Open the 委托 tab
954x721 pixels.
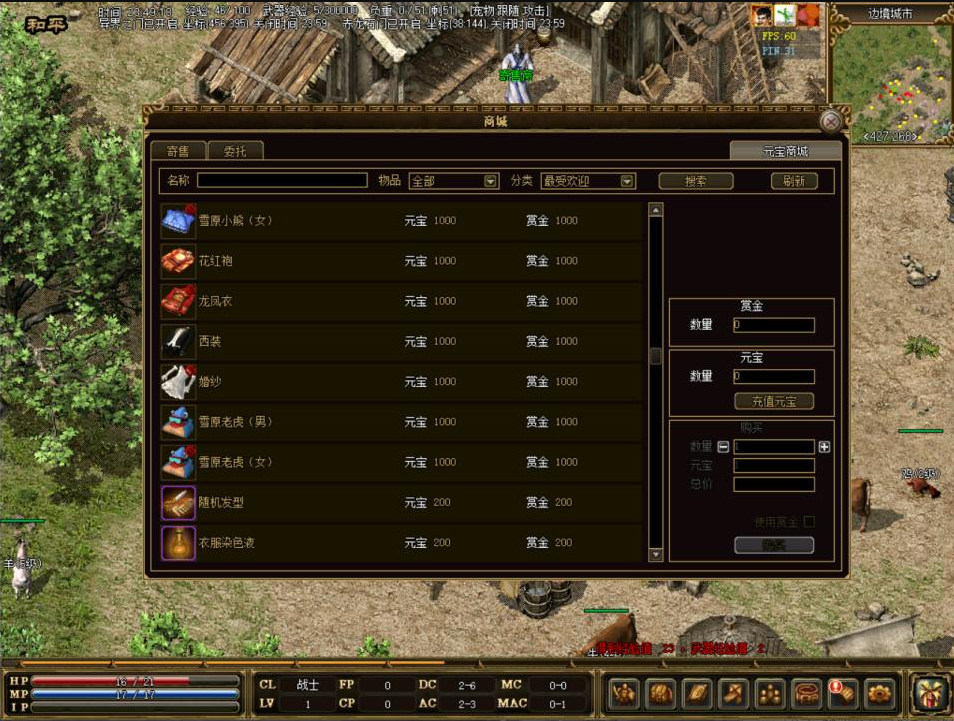(235, 151)
